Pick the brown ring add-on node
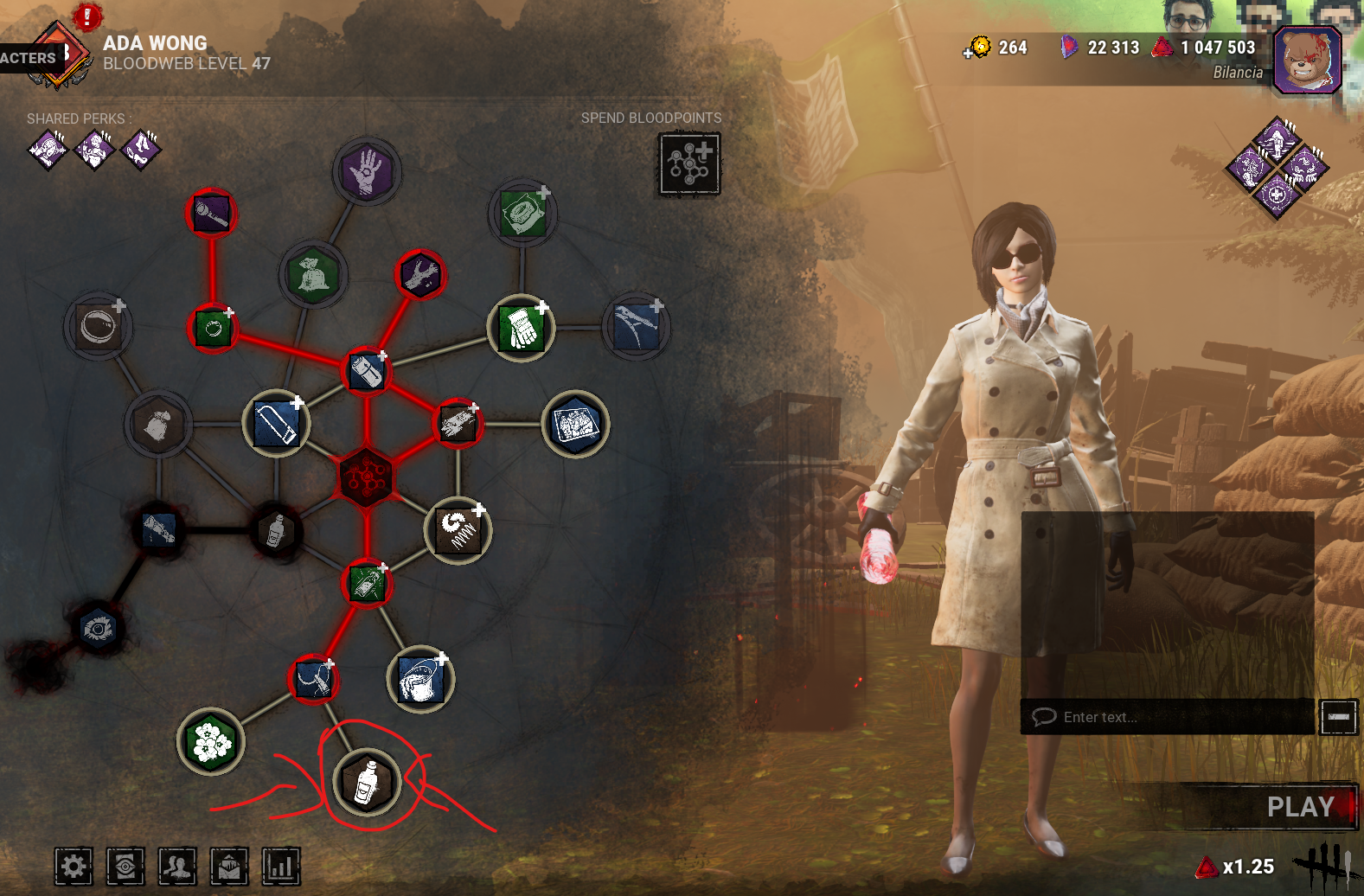This screenshot has height=896, width=1364. click(99, 327)
